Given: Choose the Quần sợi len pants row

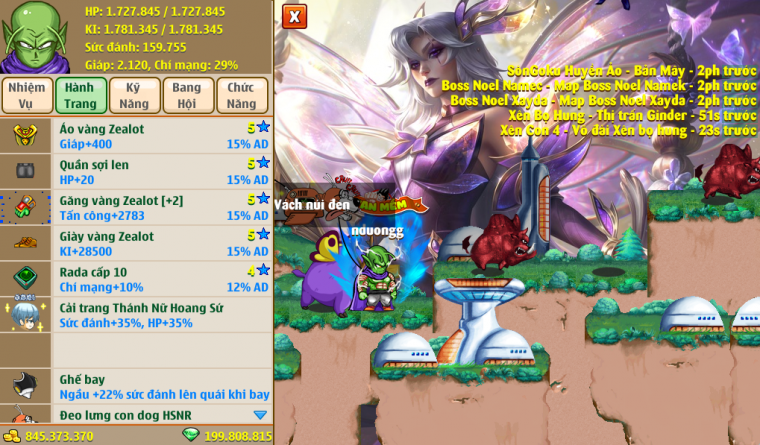Looking at the screenshot, I should (x=160, y=172).
